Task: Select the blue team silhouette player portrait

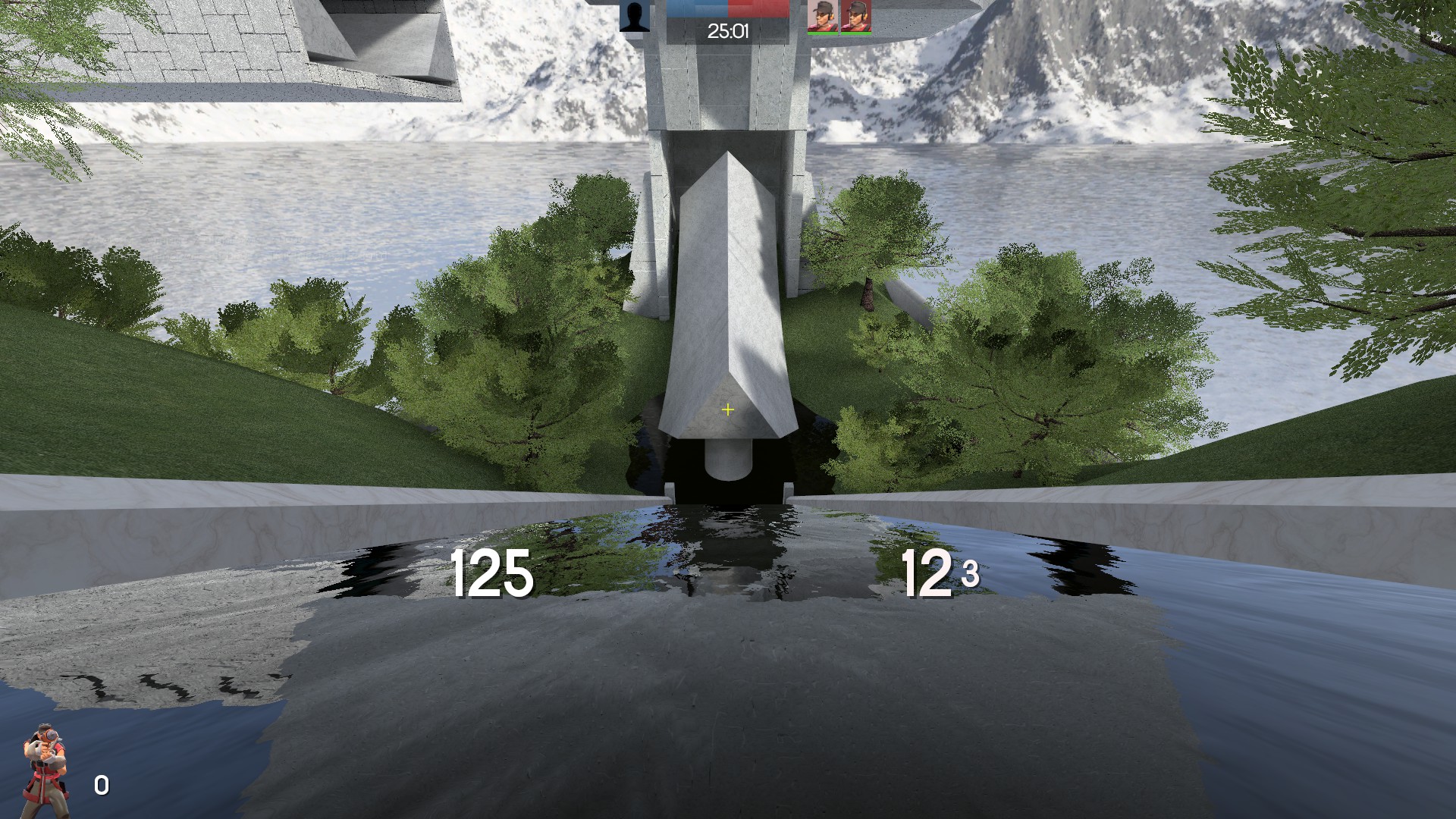Action: [635, 16]
